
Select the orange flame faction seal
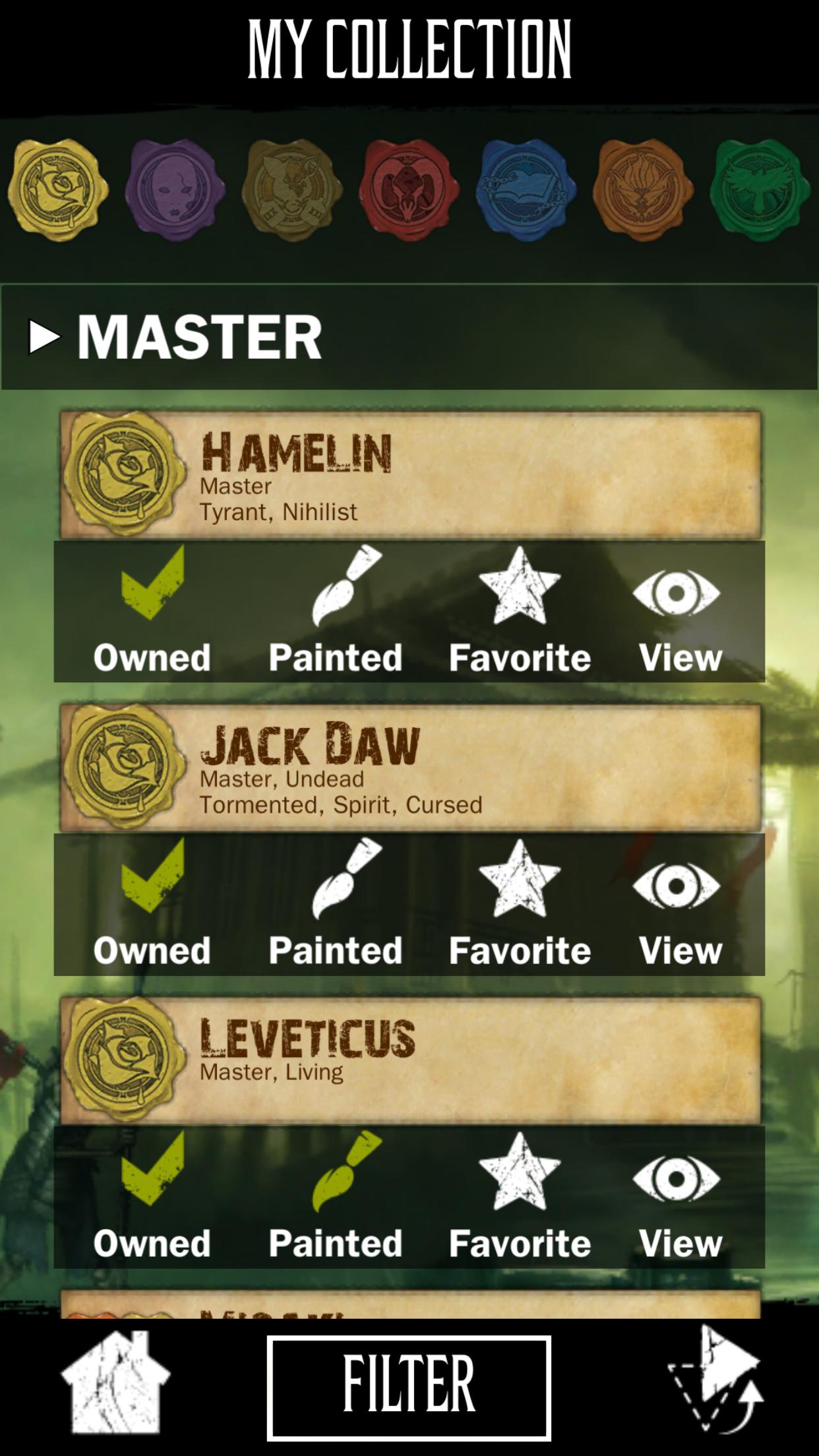[x=643, y=190]
